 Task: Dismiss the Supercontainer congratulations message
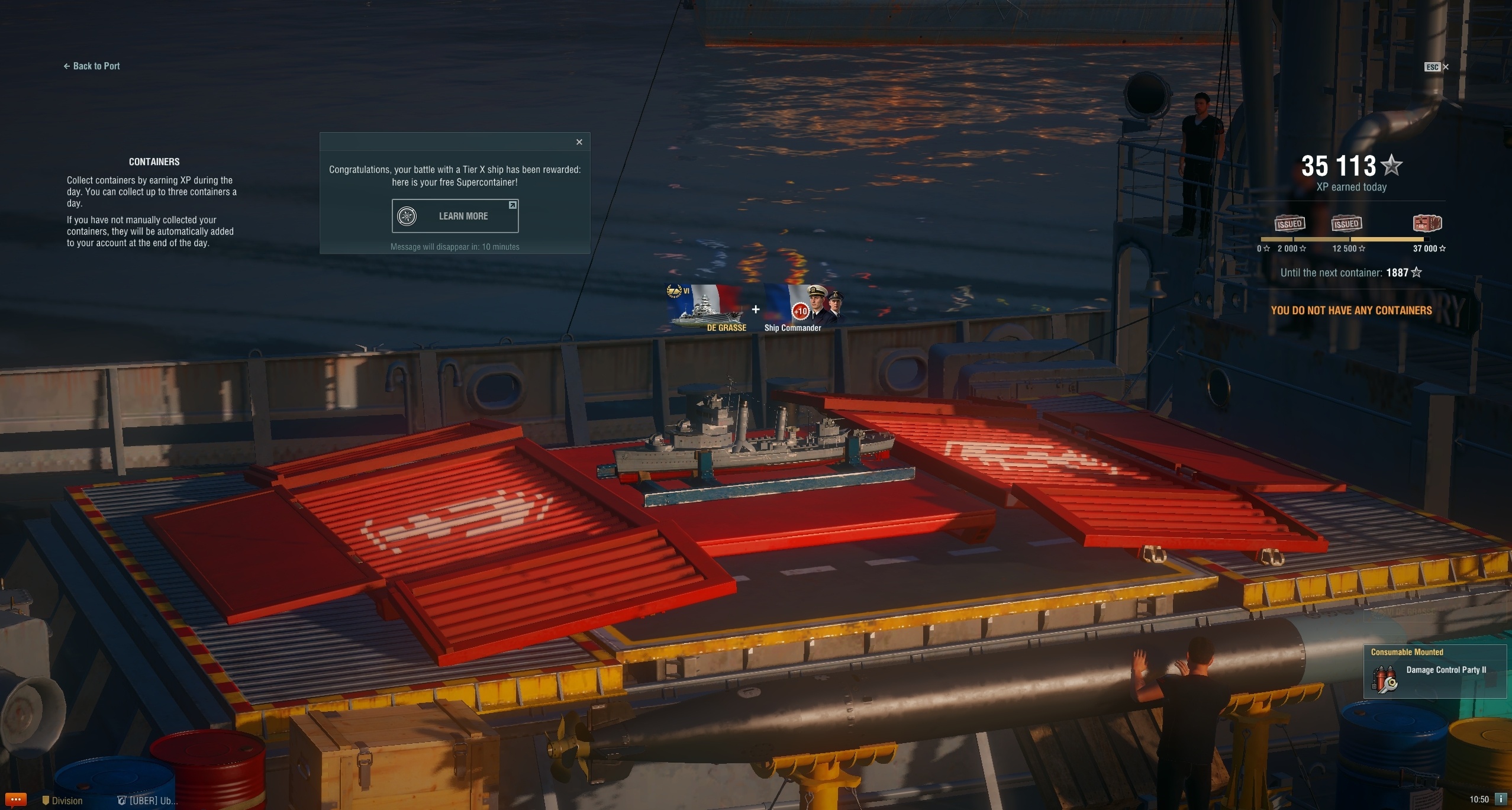click(x=579, y=142)
